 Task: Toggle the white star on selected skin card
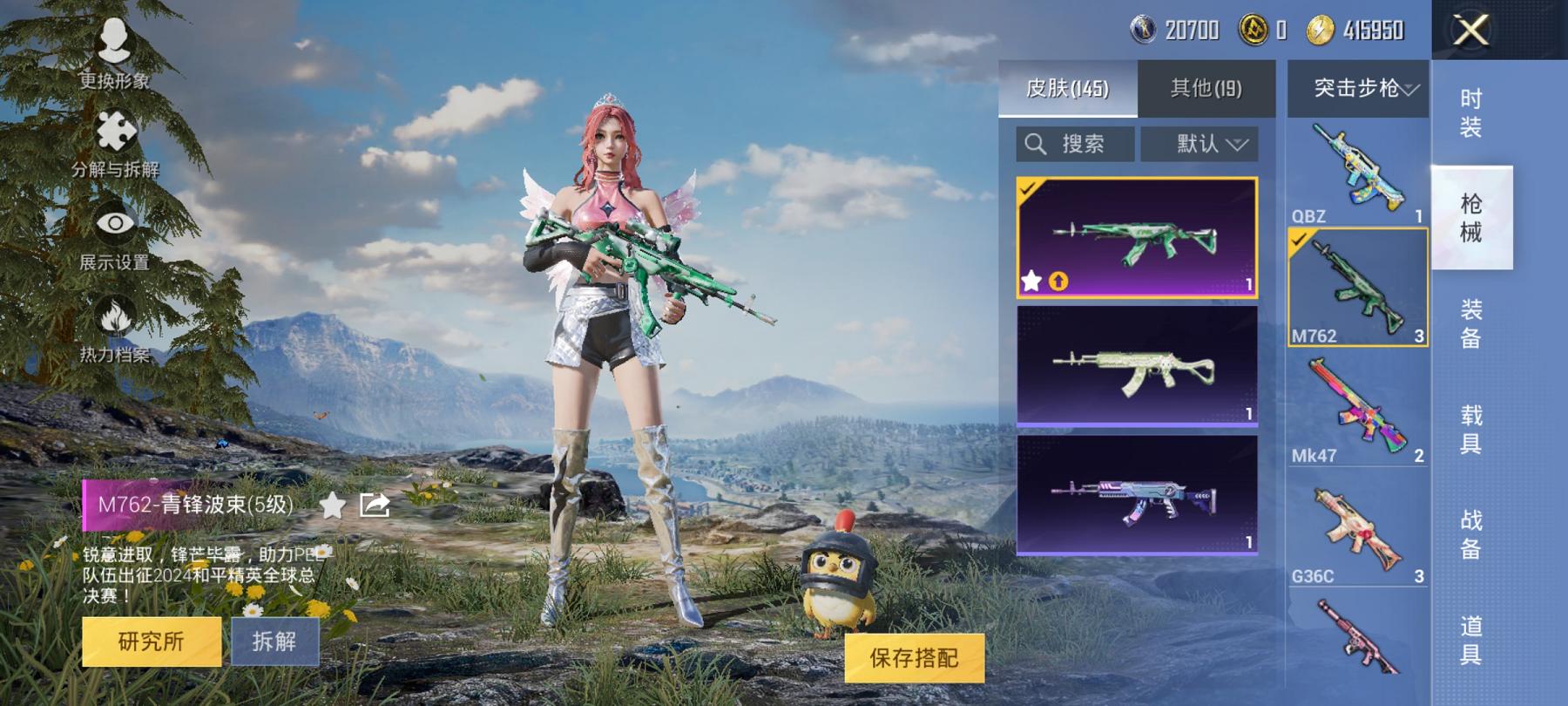tap(1031, 282)
